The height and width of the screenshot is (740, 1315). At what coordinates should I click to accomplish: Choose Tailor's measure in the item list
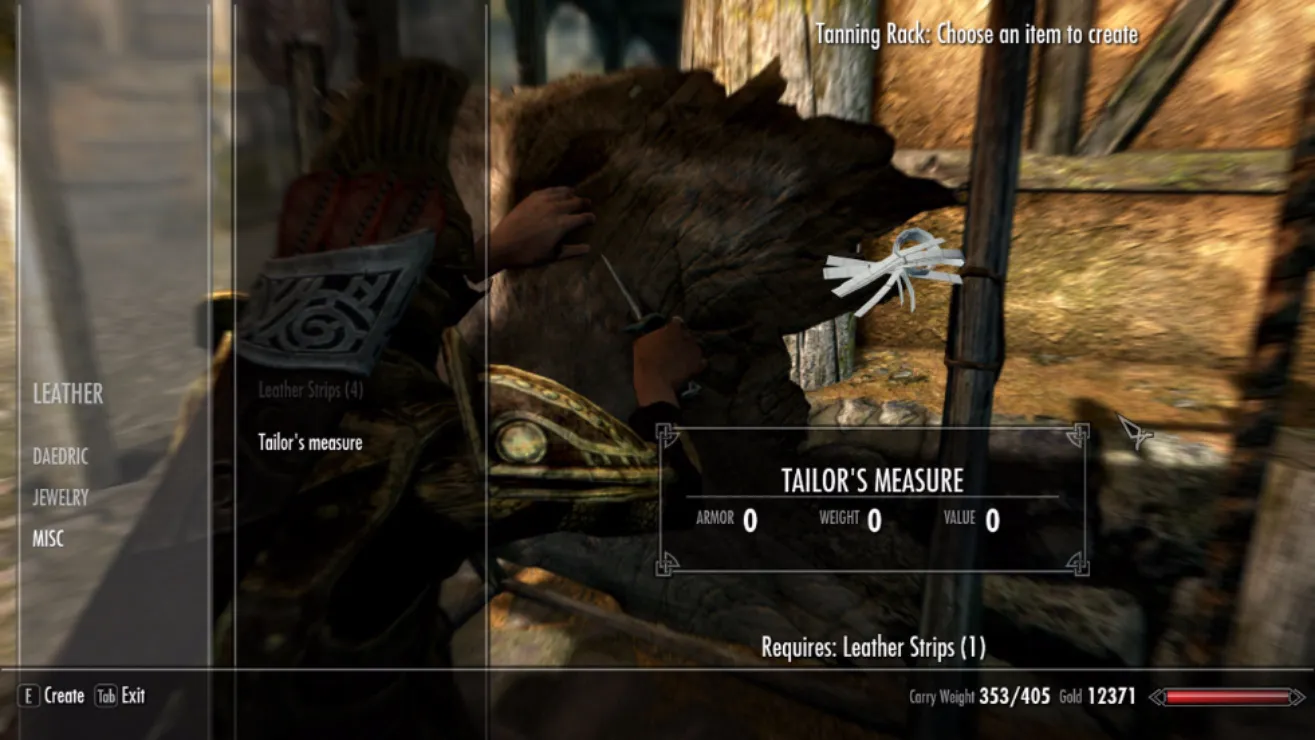[x=310, y=442]
